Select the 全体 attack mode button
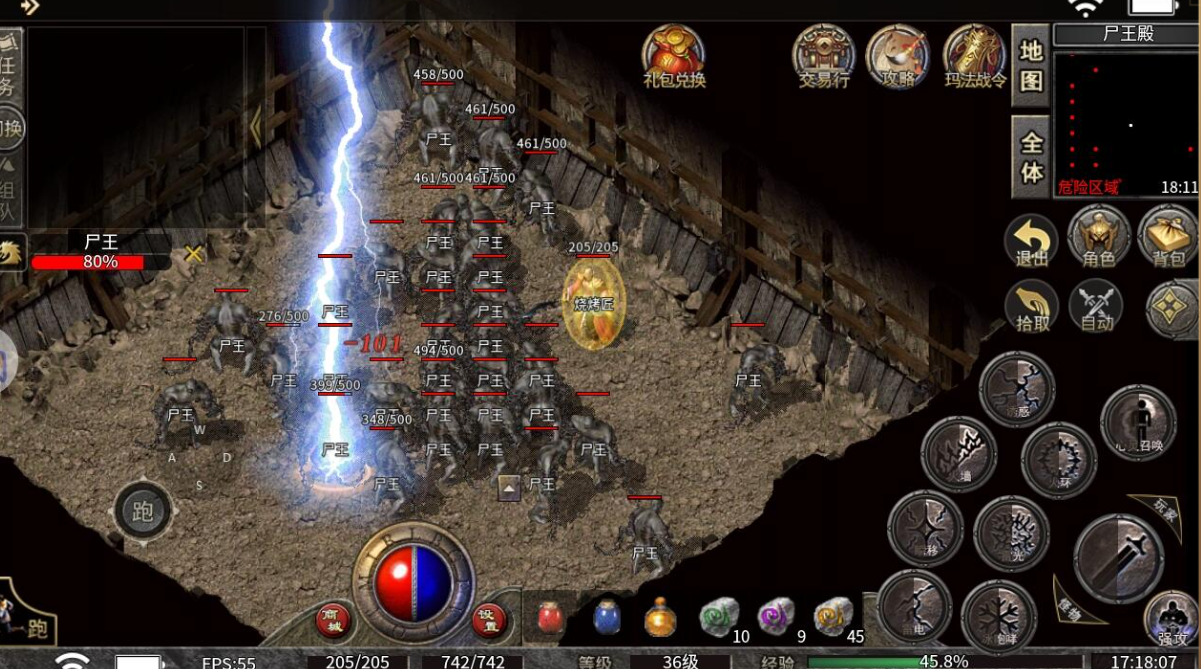 click(1031, 157)
